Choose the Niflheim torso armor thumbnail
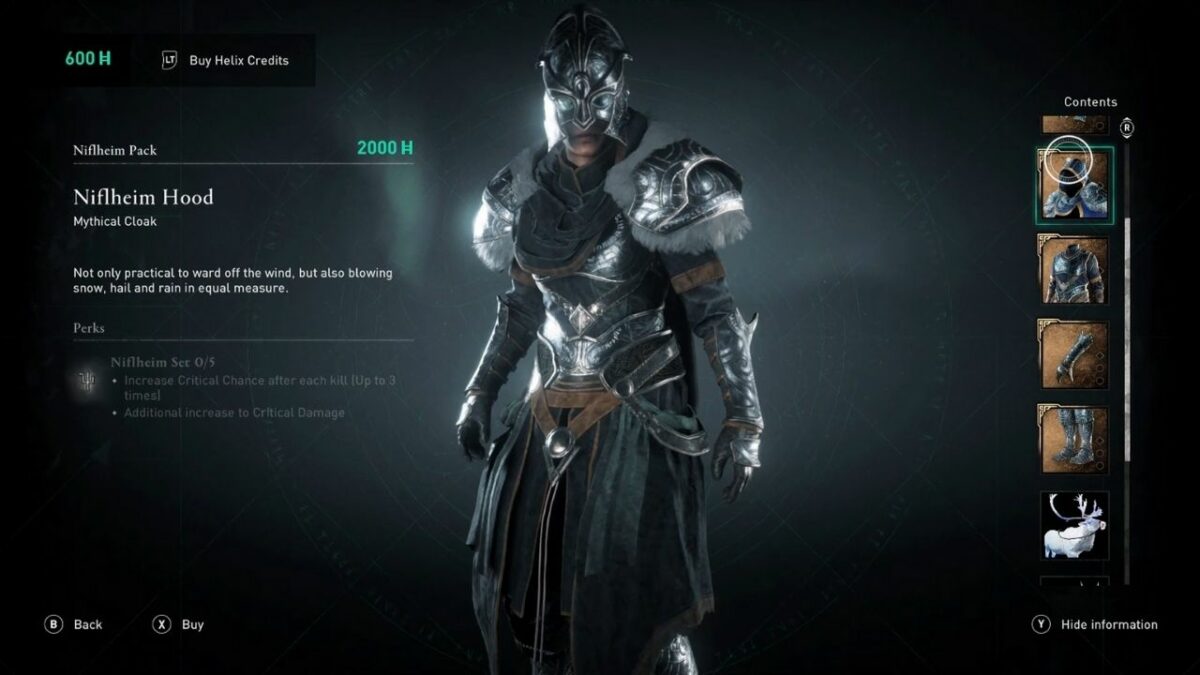This screenshot has width=1200, height=675. click(x=1074, y=270)
